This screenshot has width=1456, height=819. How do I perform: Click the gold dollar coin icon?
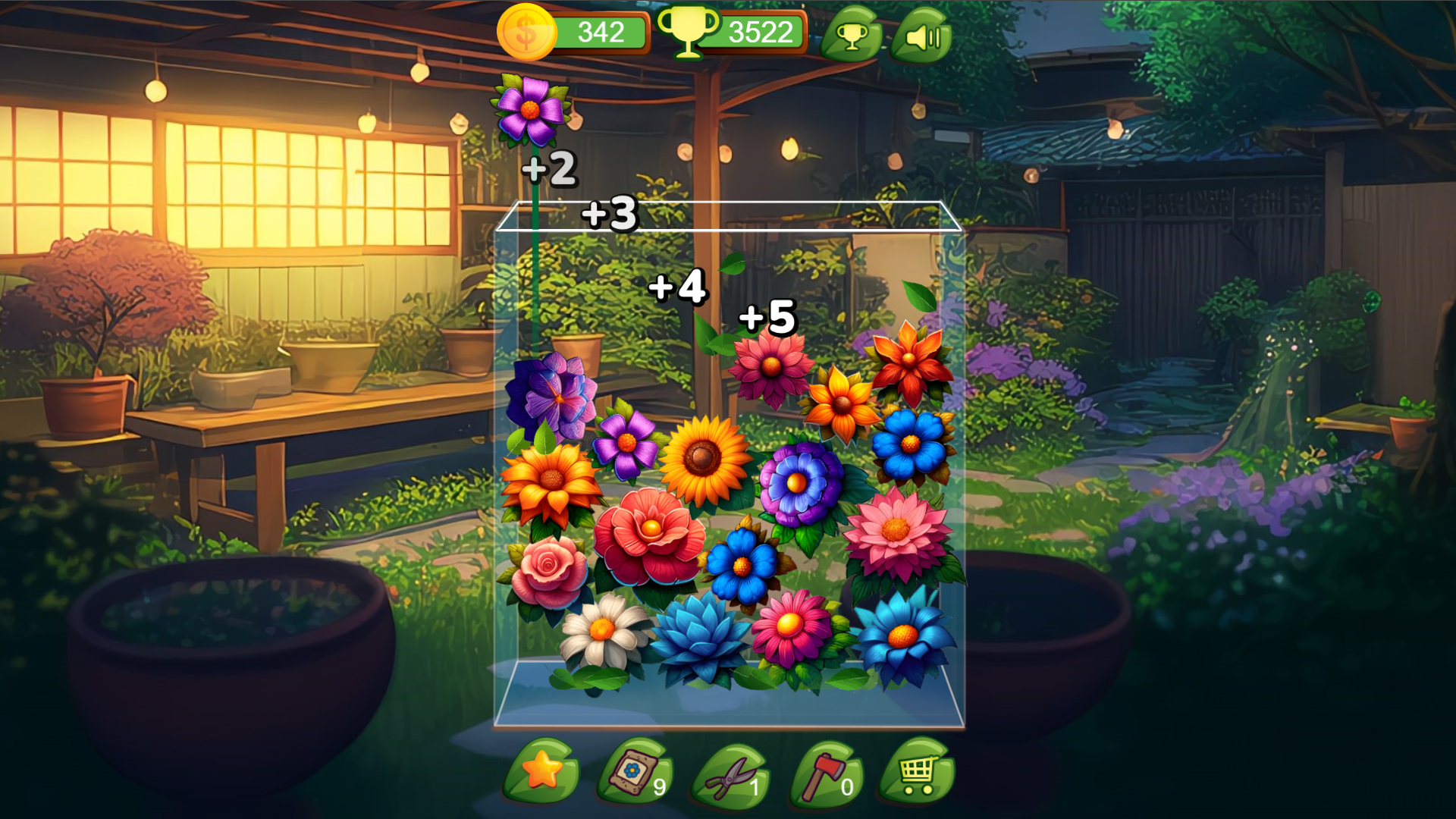pyautogui.click(x=526, y=32)
